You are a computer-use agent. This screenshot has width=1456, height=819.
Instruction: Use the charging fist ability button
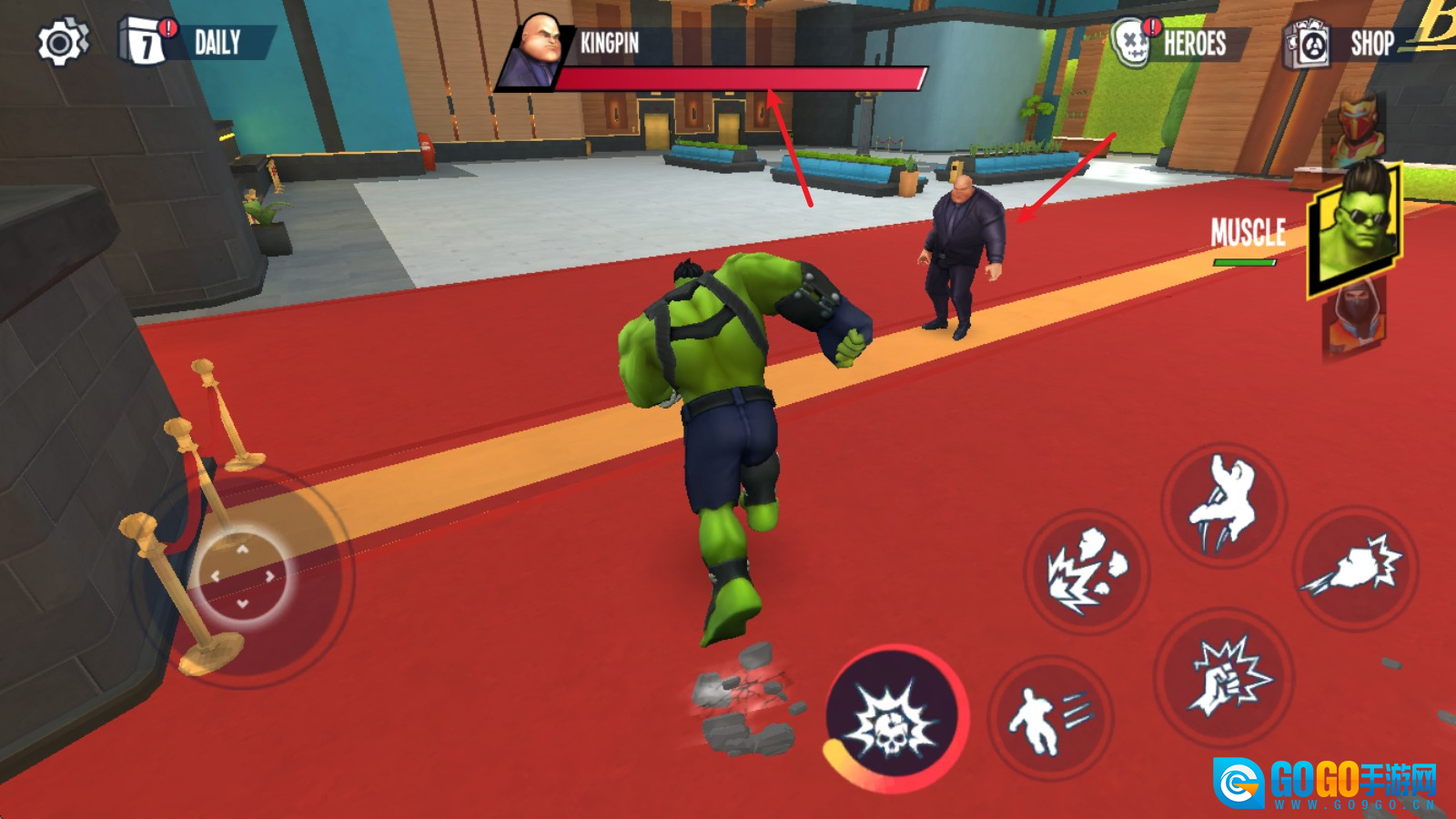click(1355, 569)
